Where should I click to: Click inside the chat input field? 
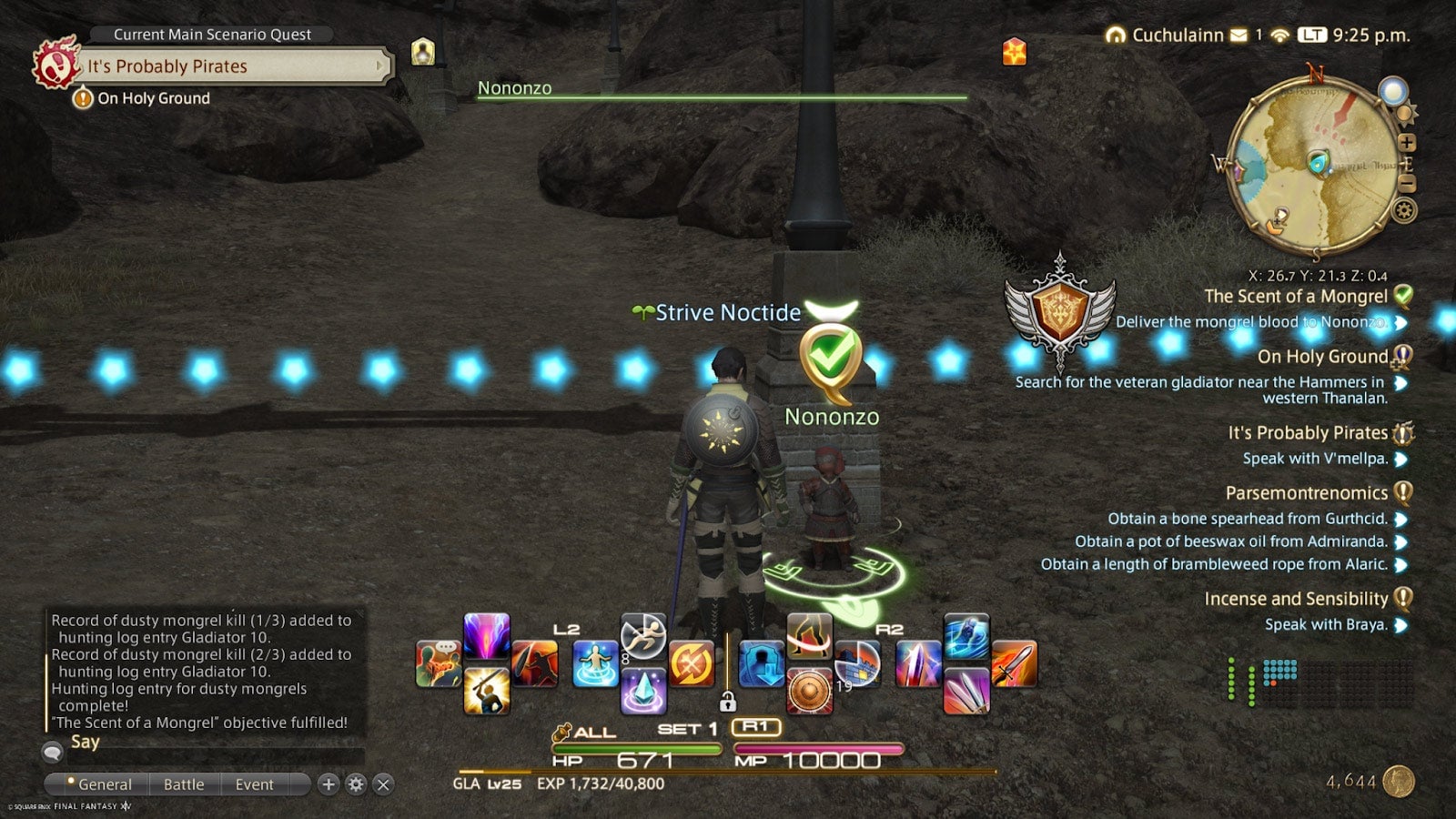pyautogui.click(x=218, y=756)
